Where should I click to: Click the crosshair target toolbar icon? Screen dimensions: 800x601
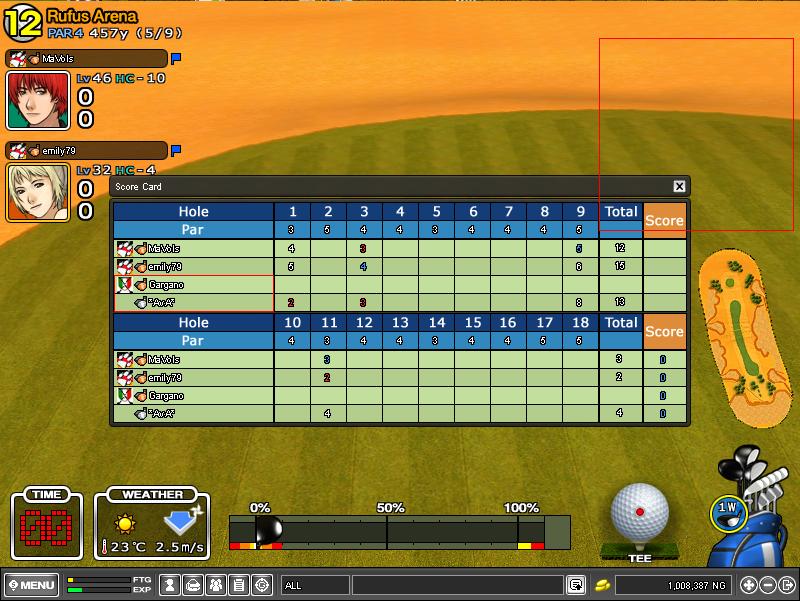[263, 585]
